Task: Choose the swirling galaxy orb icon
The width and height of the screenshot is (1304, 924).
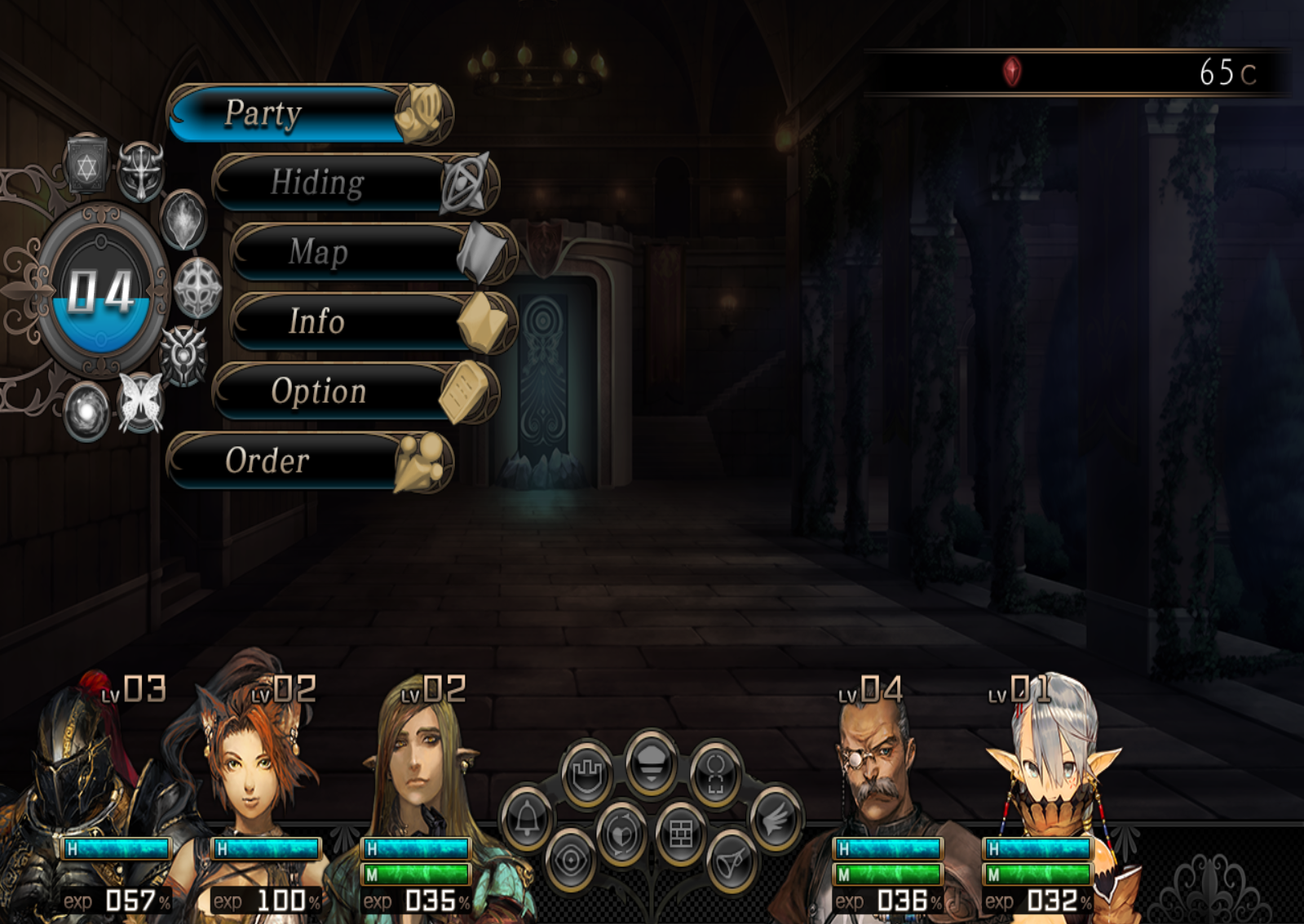Action: 86,412
